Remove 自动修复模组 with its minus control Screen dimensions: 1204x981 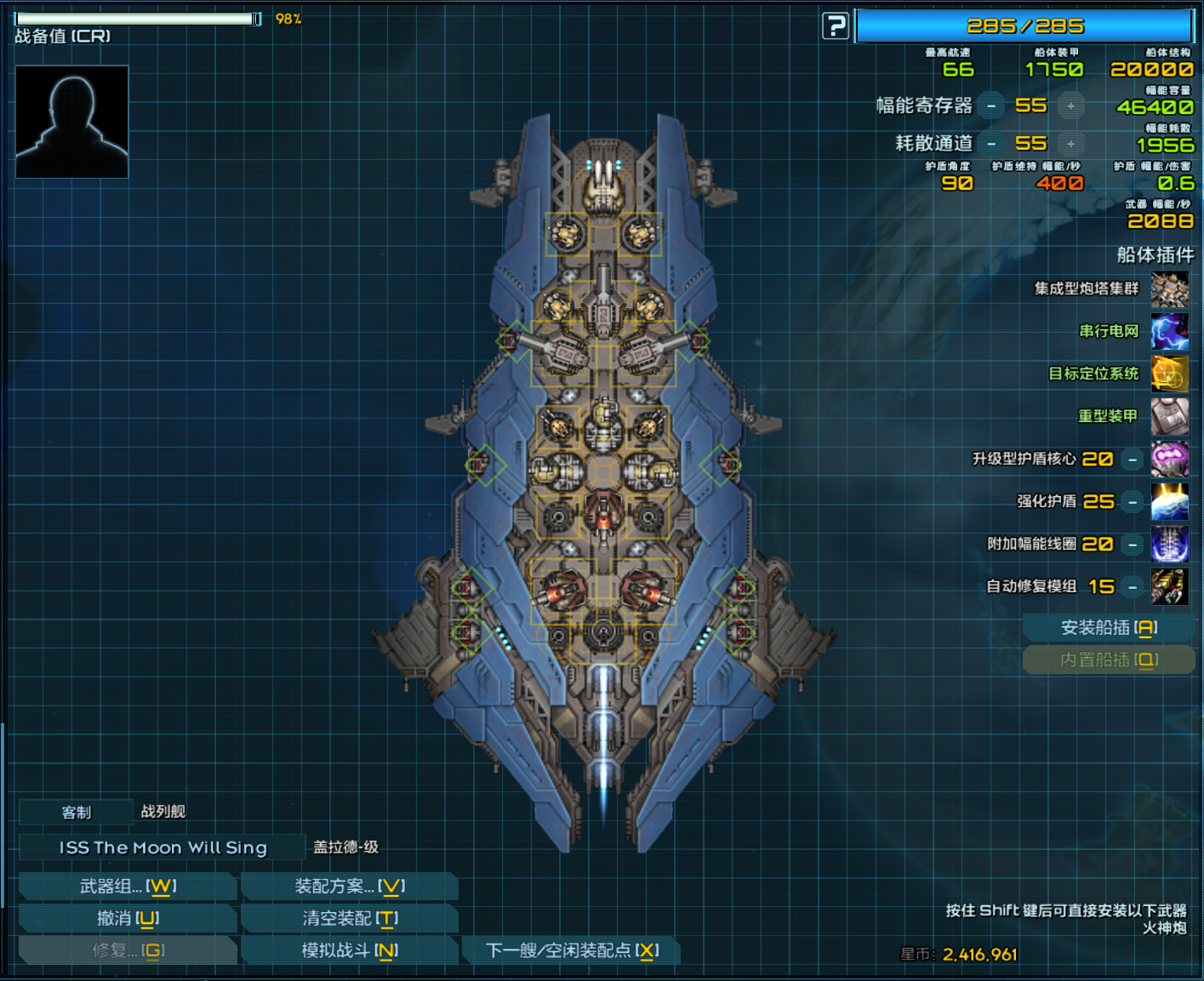coord(1132,587)
